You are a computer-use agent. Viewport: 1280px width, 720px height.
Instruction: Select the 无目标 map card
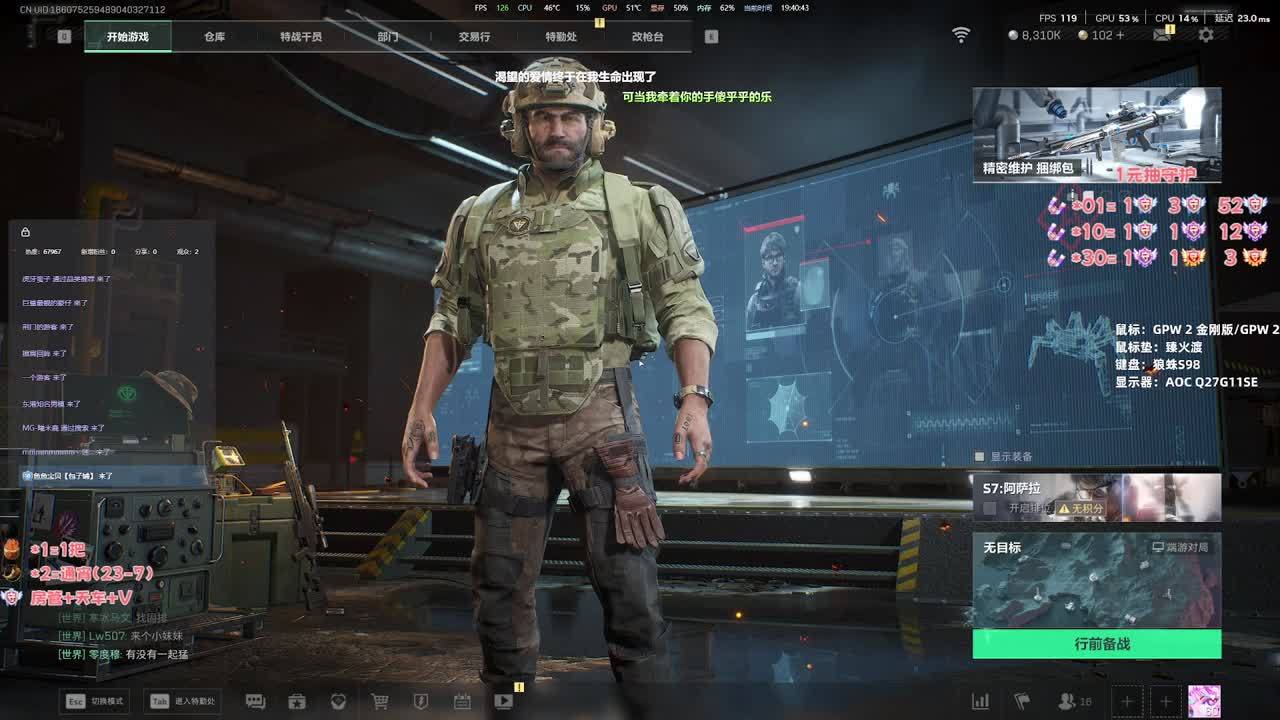tap(1096, 580)
